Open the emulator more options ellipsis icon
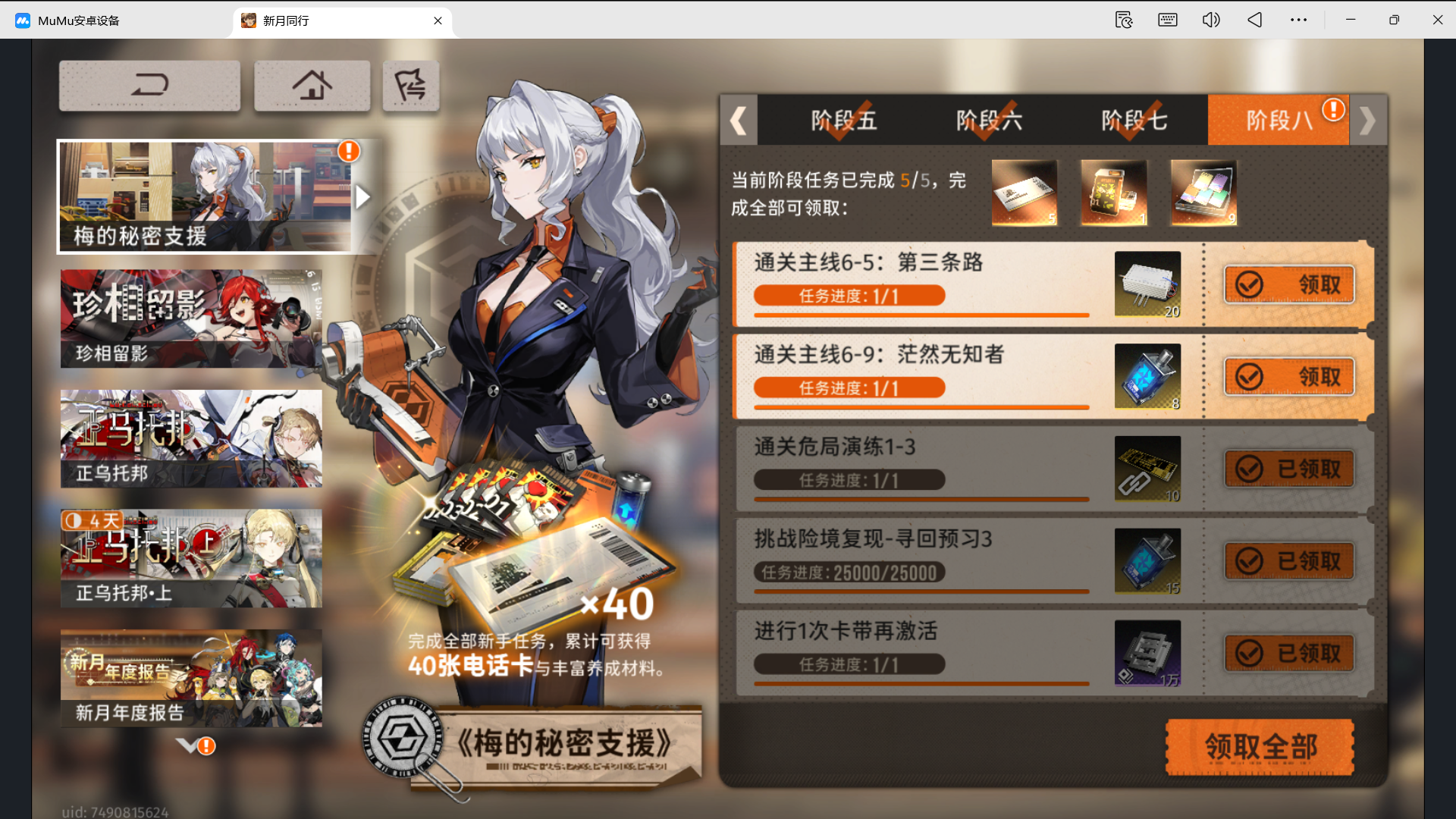 (x=1299, y=20)
